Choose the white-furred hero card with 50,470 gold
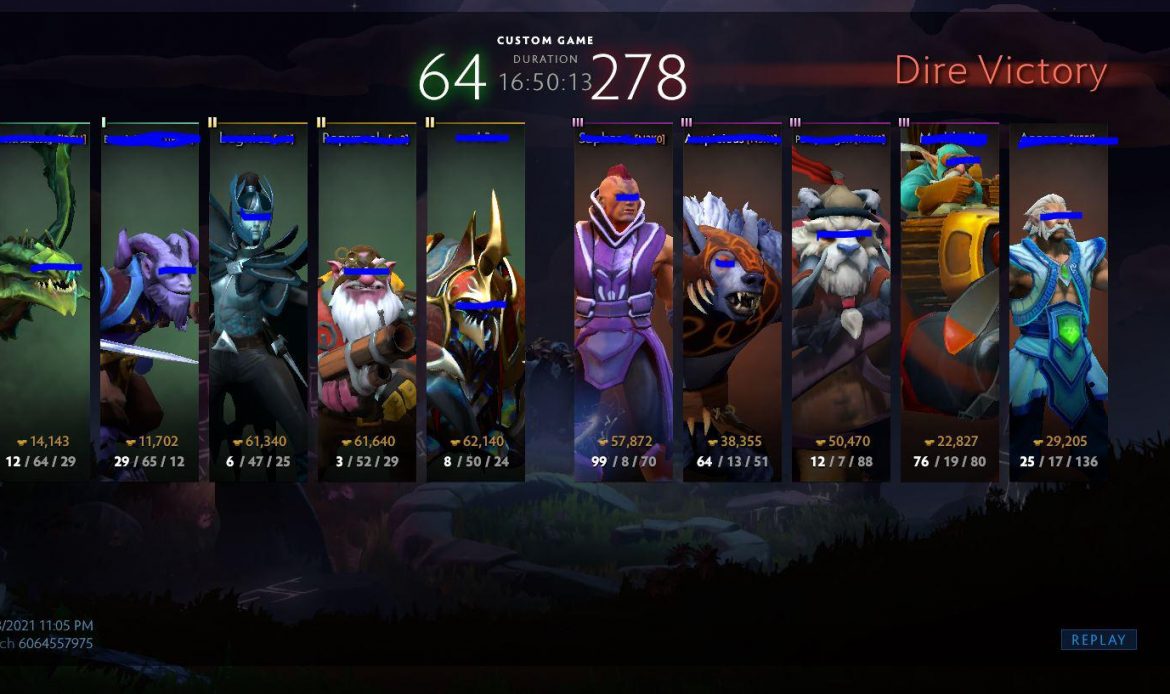The height and width of the screenshot is (694, 1170). [841, 300]
